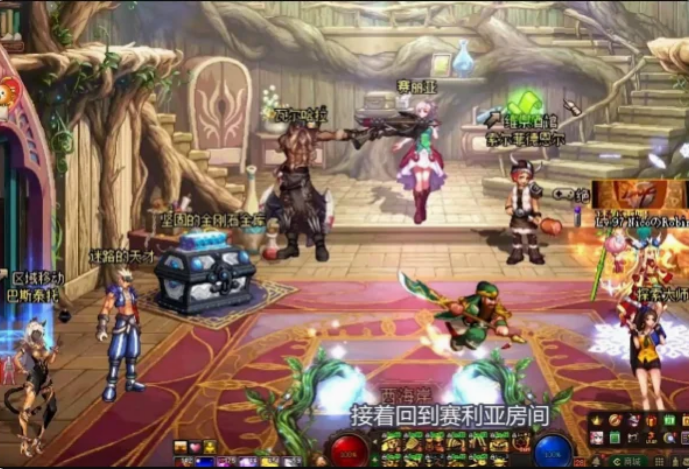Click the pink heart icon beside the chest
The height and width of the screenshot is (469, 689).
point(195,446)
